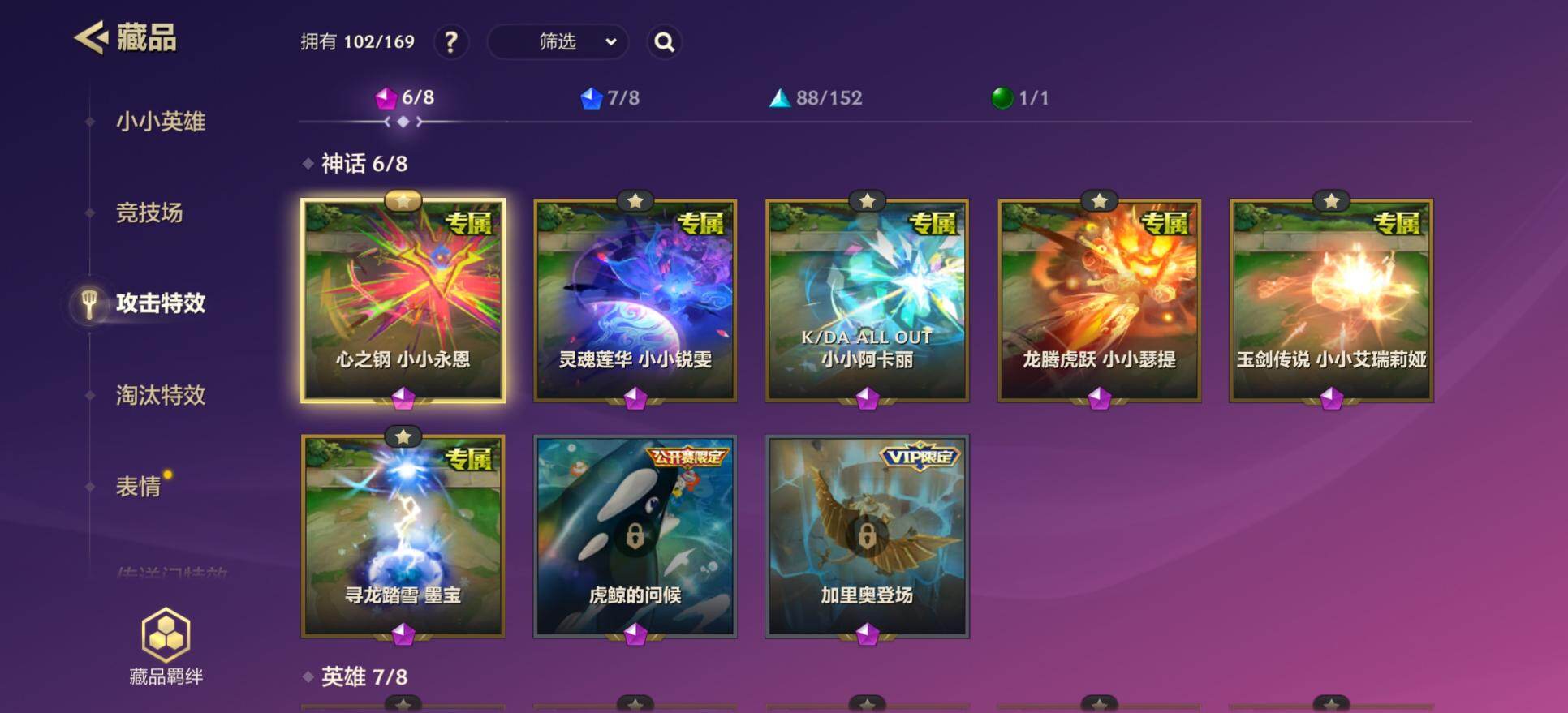The image size is (1568, 713).
Task: Open the 竞技场 category
Action: [149, 213]
